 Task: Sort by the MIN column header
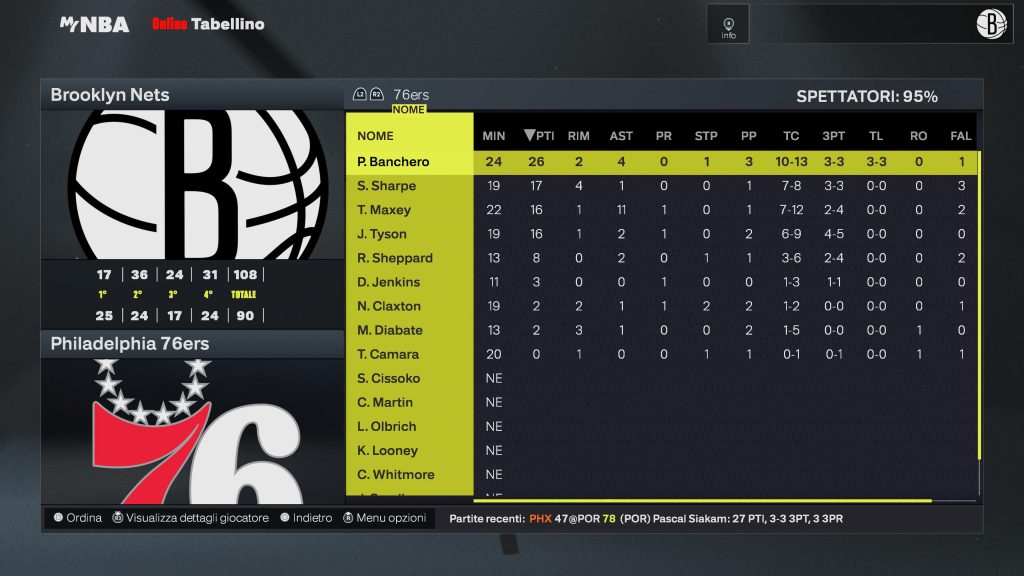494,136
